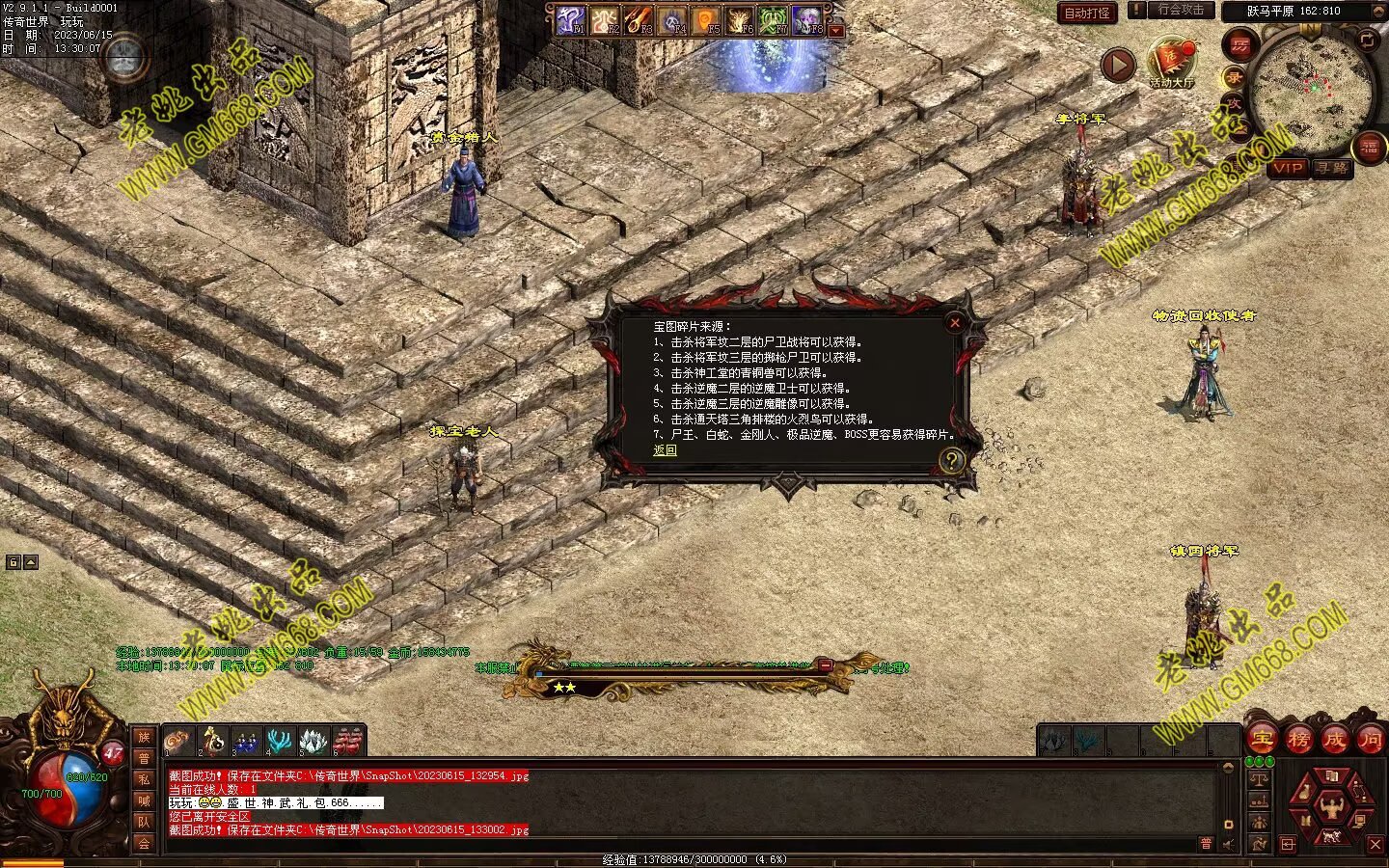Open the 榜 ranking round button
The width and height of the screenshot is (1389, 868).
(x=1298, y=740)
